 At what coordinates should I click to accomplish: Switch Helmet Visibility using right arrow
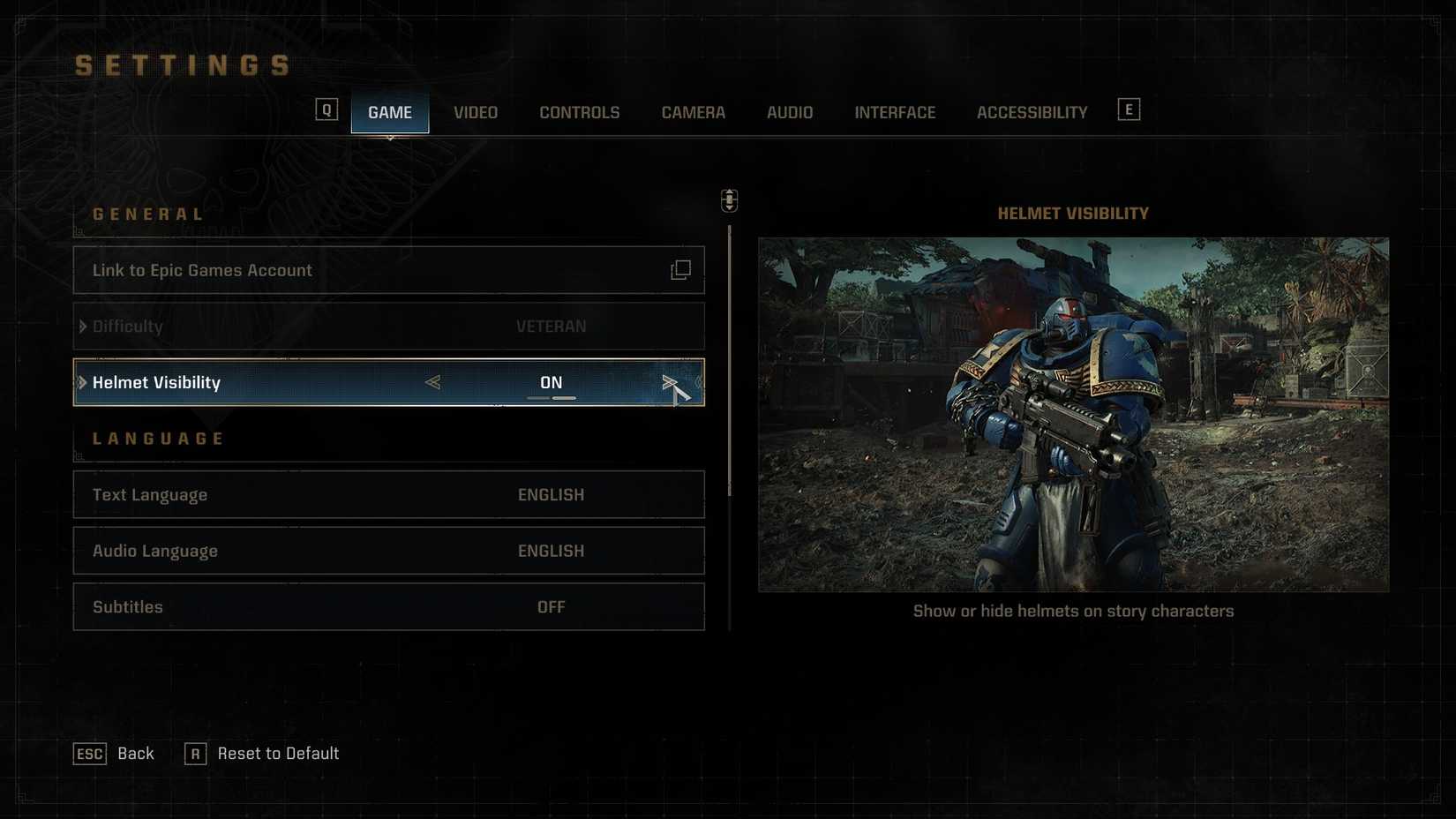(x=671, y=382)
